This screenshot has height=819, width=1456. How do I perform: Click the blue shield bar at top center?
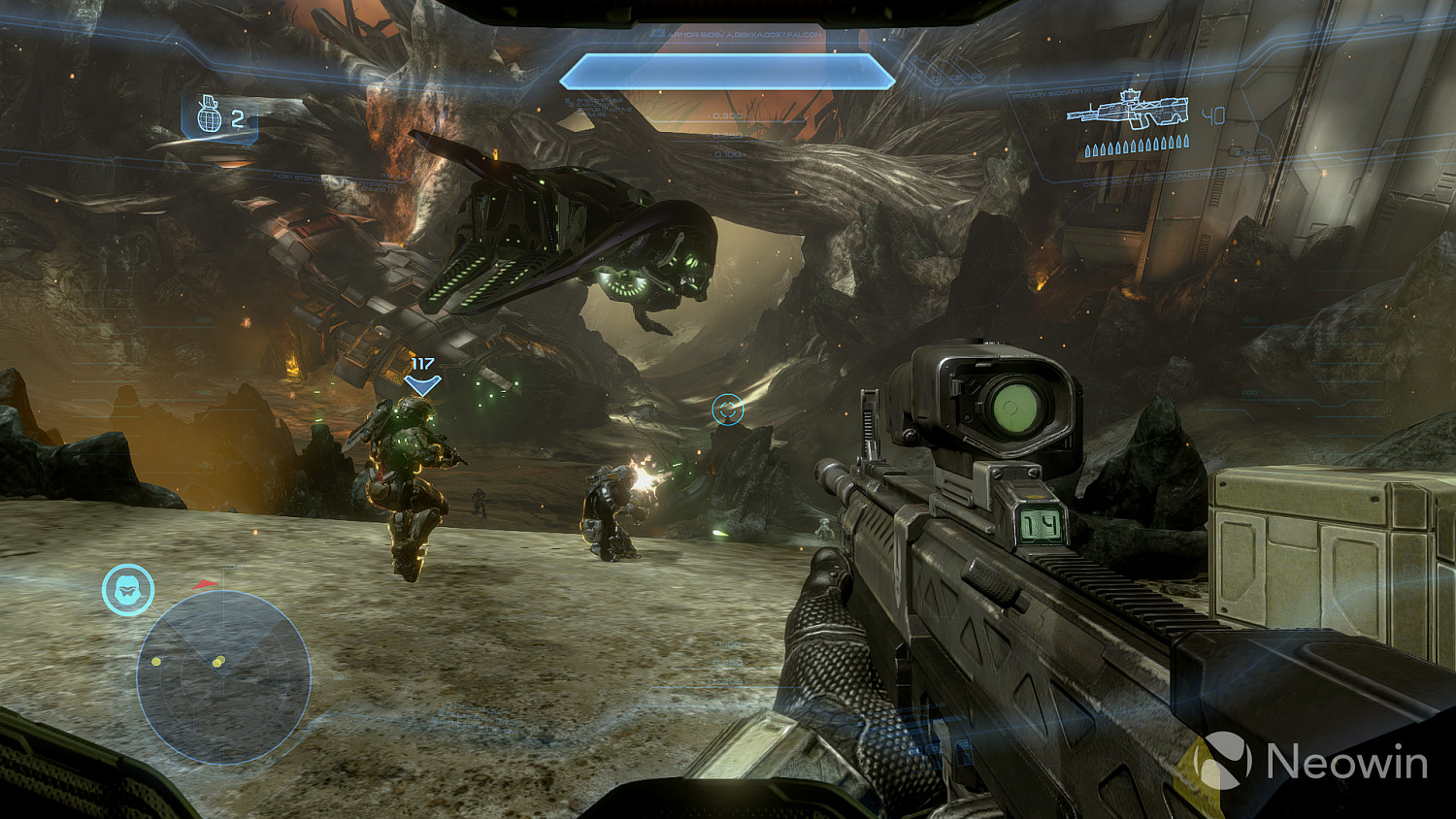[728, 73]
